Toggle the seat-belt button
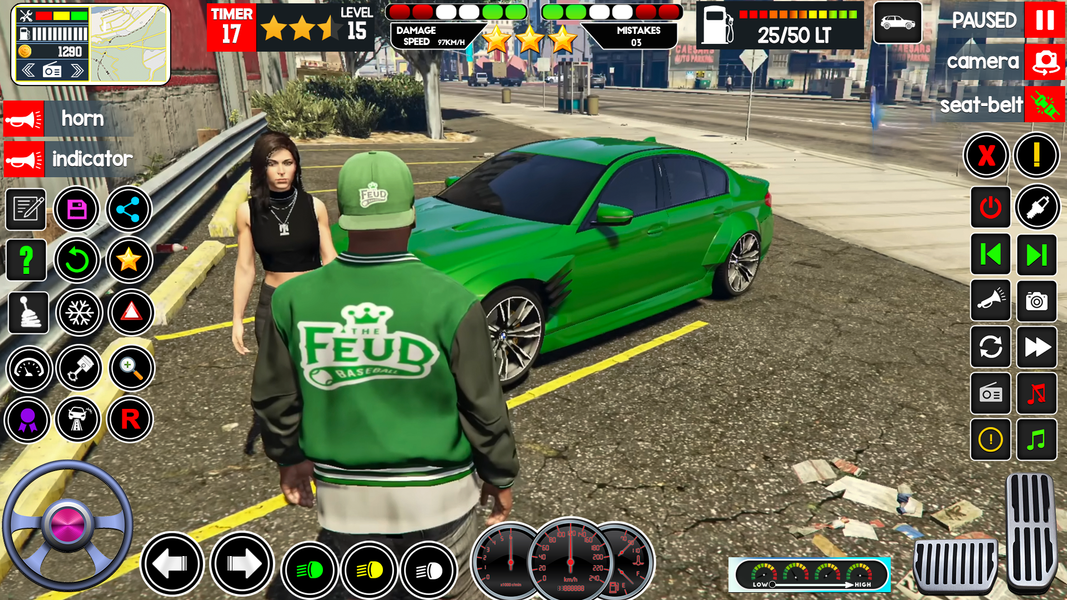The image size is (1067, 600). pos(1044,104)
